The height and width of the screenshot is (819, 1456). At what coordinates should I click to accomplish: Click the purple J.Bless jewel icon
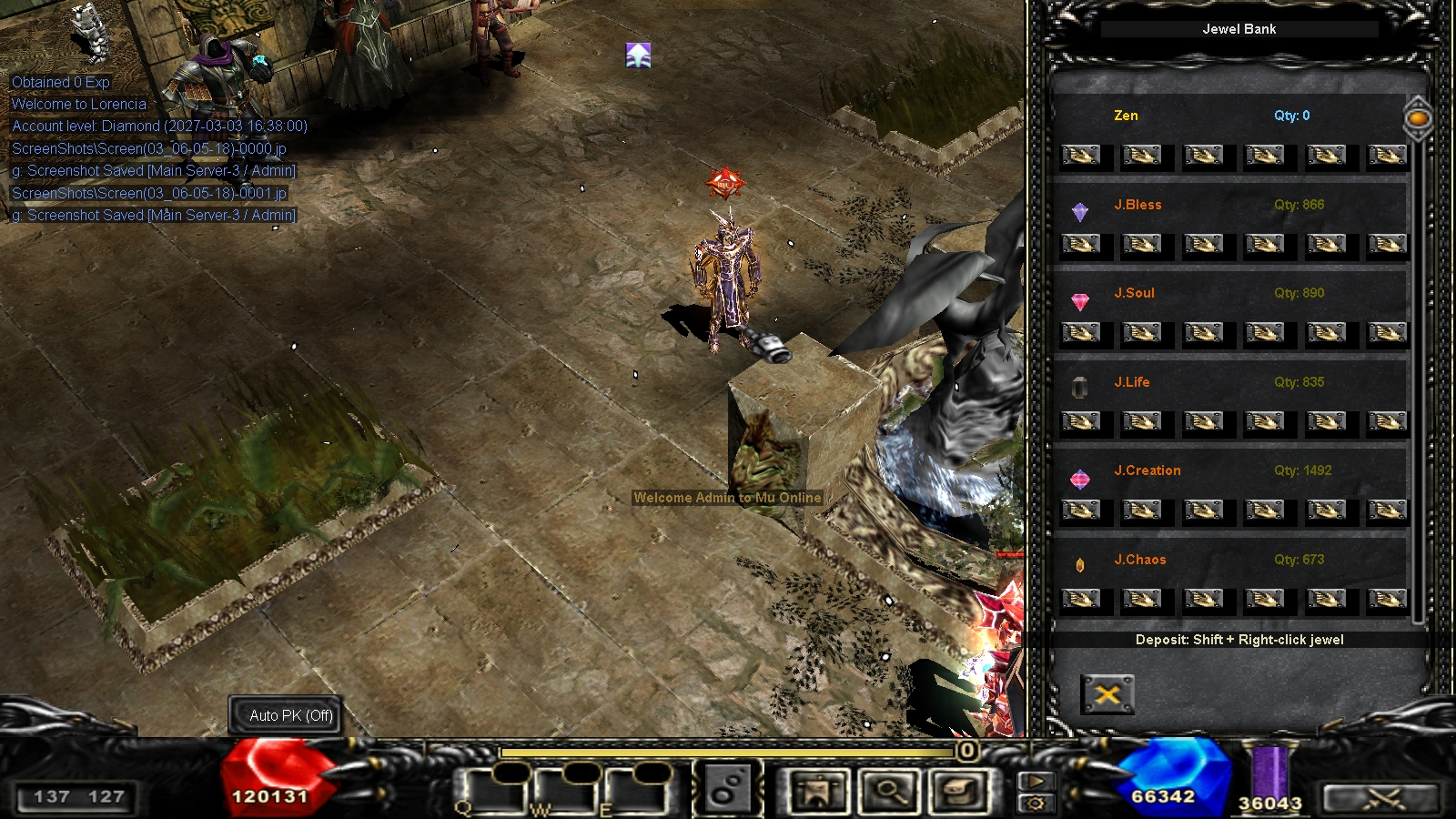(x=1080, y=212)
